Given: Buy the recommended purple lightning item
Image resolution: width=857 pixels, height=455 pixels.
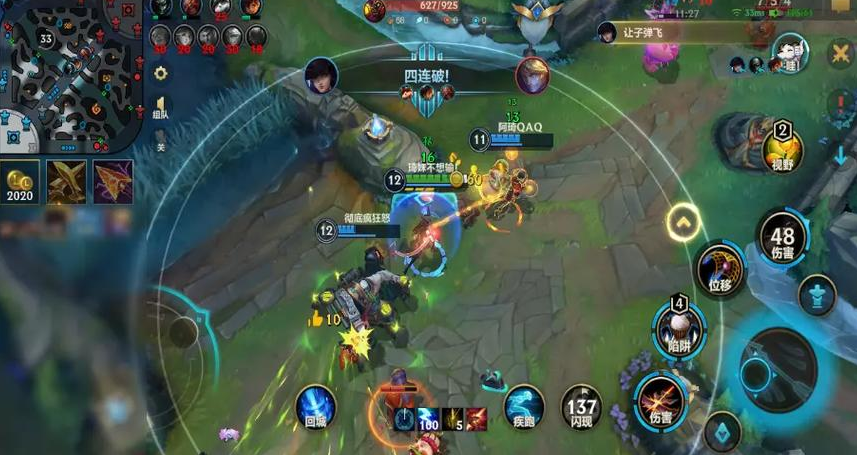Looking at the screenshot, I should pos(113,182).
